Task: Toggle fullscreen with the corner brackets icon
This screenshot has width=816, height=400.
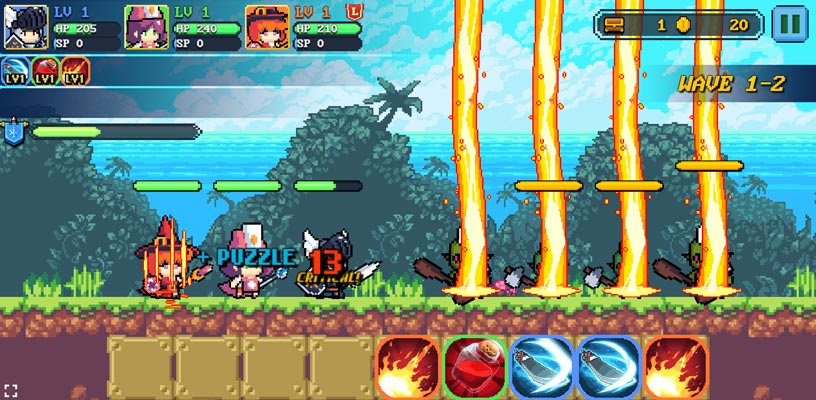Action: [11, 389]
